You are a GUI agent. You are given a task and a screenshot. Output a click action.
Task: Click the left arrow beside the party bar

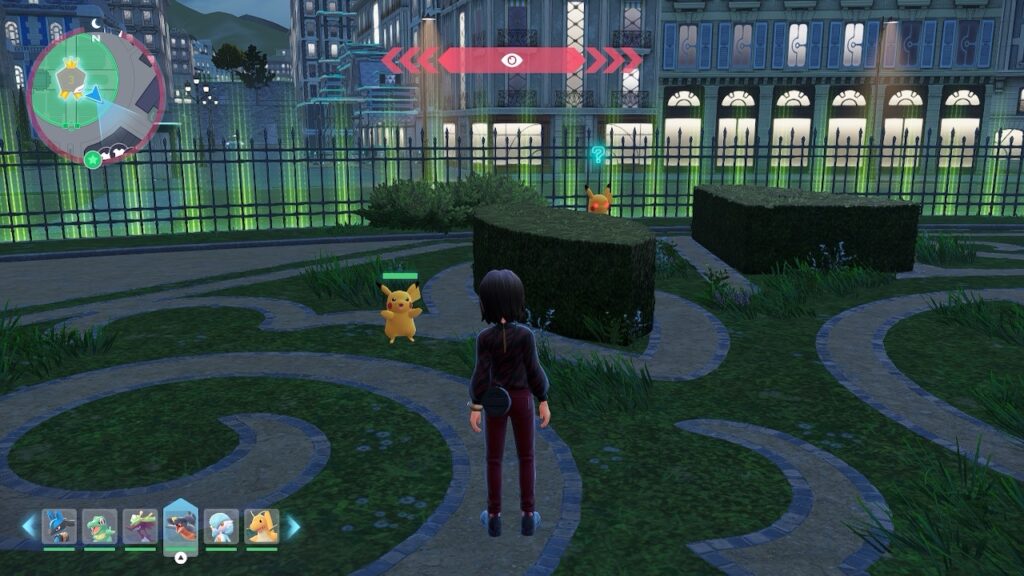[x=28, y=526]
